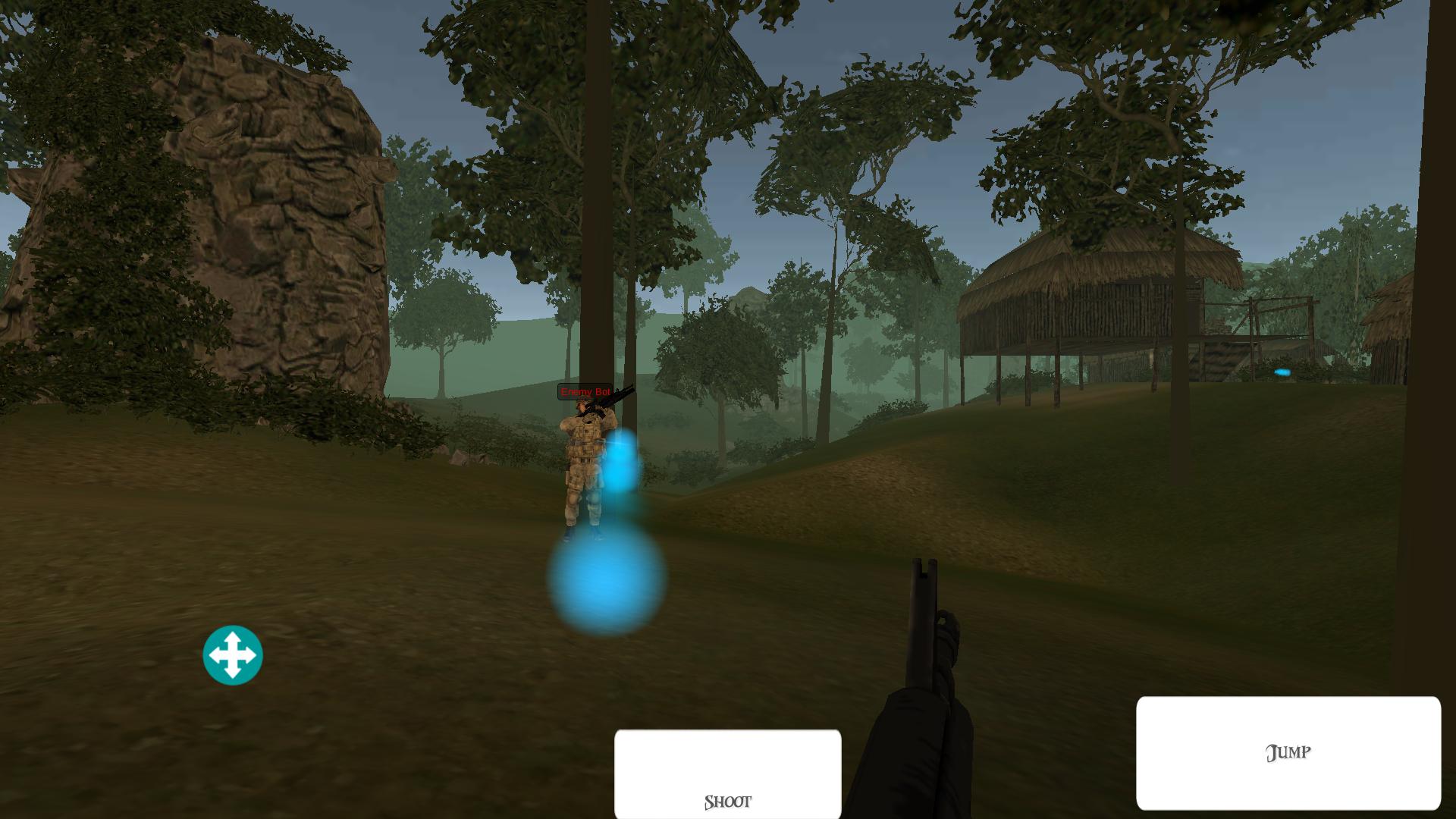Click the Jump label text
The width and height of the screenshot is (1456, 819).
(1288, 752)
